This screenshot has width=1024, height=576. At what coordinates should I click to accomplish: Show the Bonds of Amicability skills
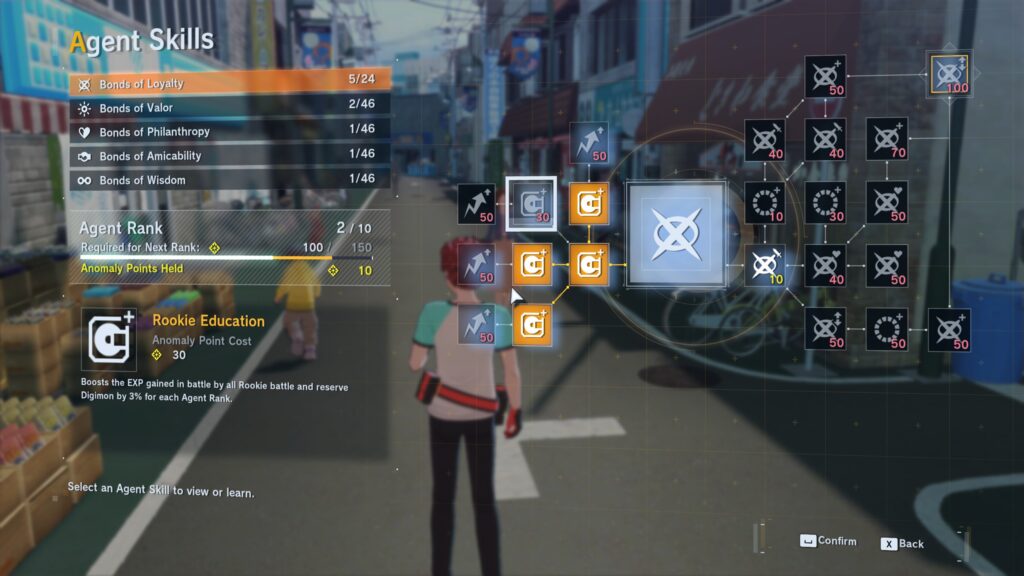point(228,156)
